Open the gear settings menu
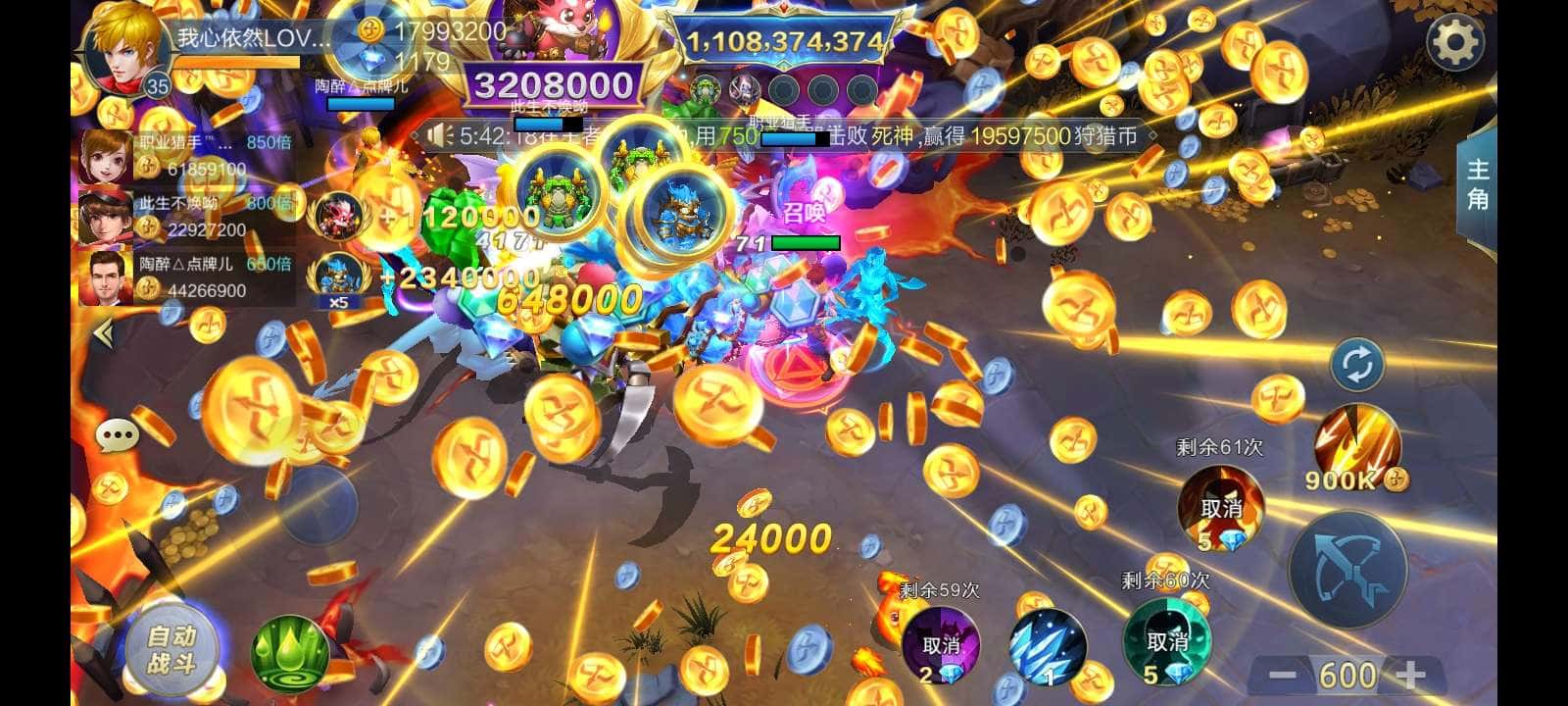 pyautogui.click(x=1455, y=41)
